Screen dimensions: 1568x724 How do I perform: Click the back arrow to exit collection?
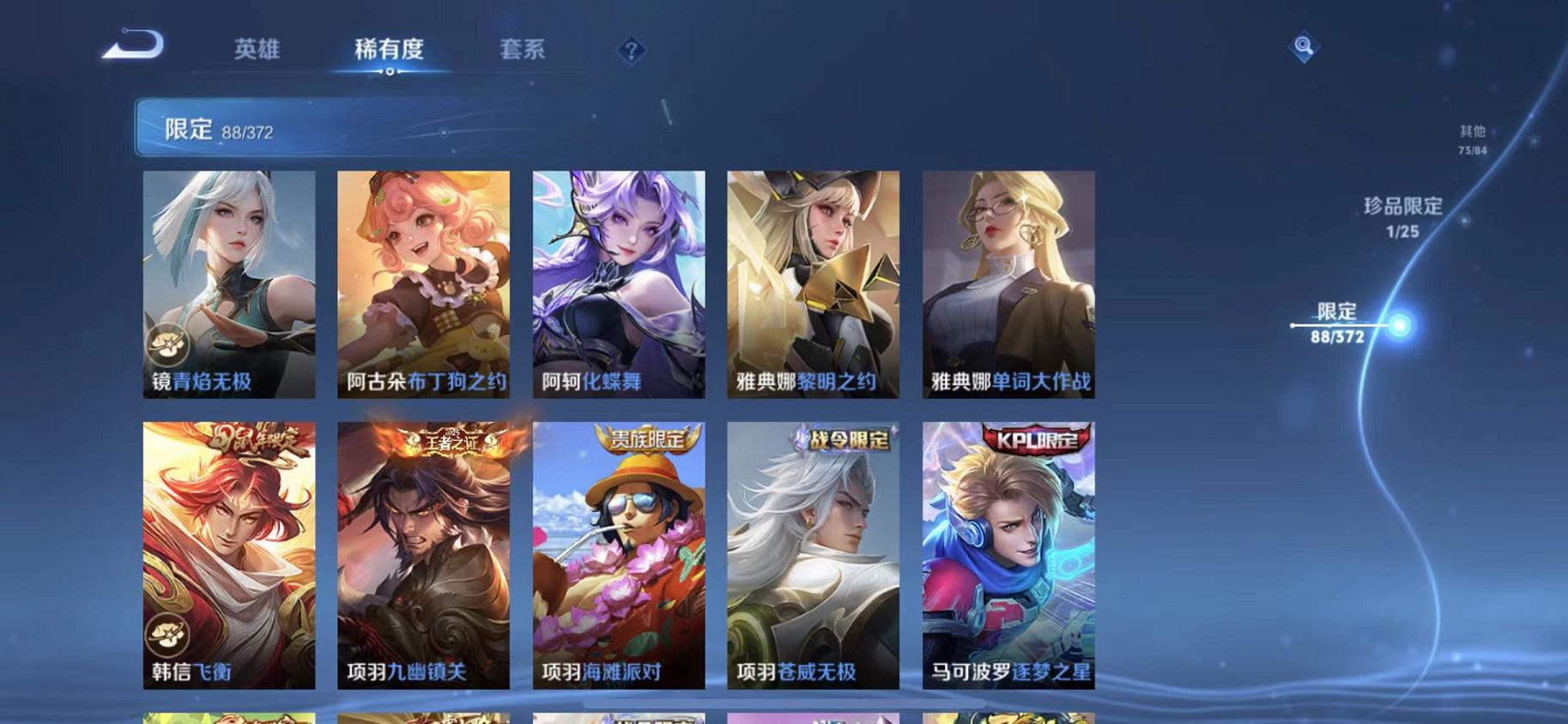click(x=133, y=45)
